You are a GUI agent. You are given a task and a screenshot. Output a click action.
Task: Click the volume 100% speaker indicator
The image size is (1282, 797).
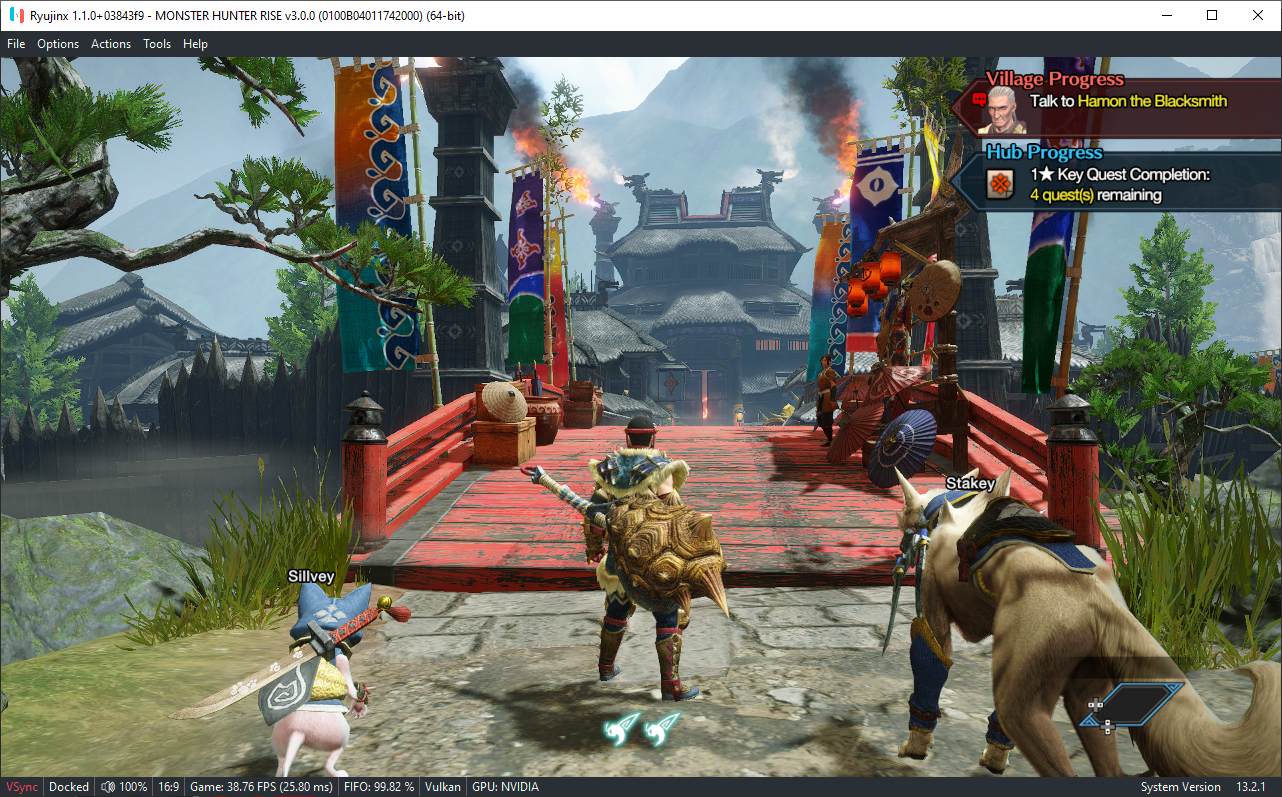(124, 787)
